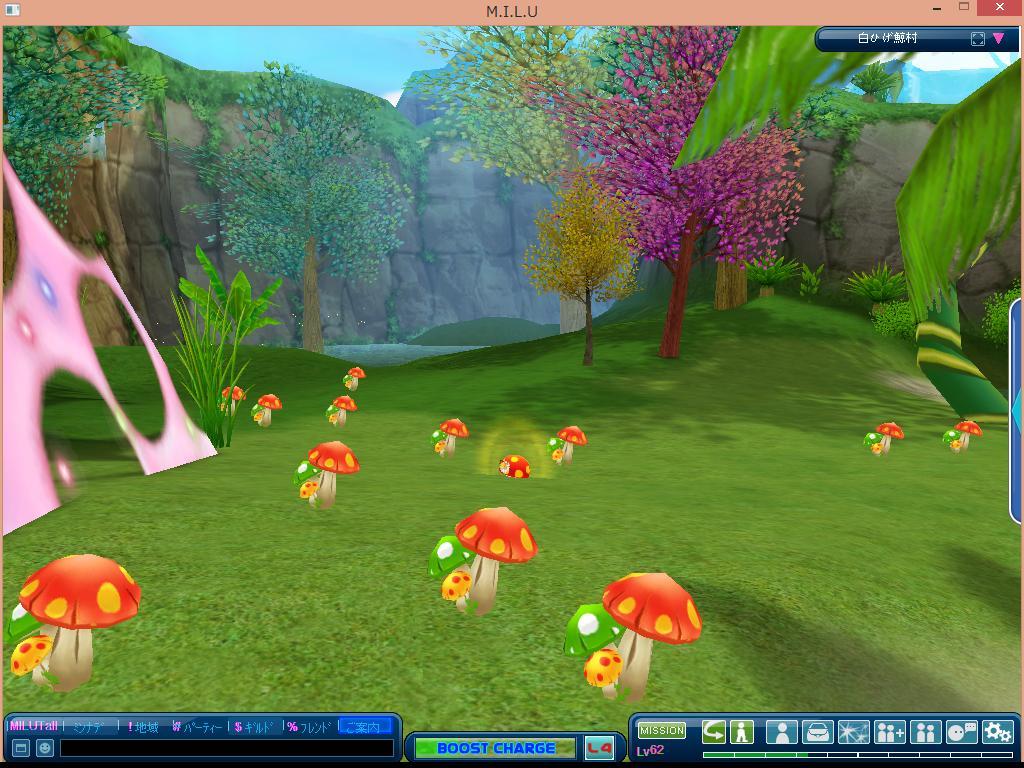Toggle the chat window size button
The height and width of the screenshot is (768, 1024).
(x=20, y=747)
